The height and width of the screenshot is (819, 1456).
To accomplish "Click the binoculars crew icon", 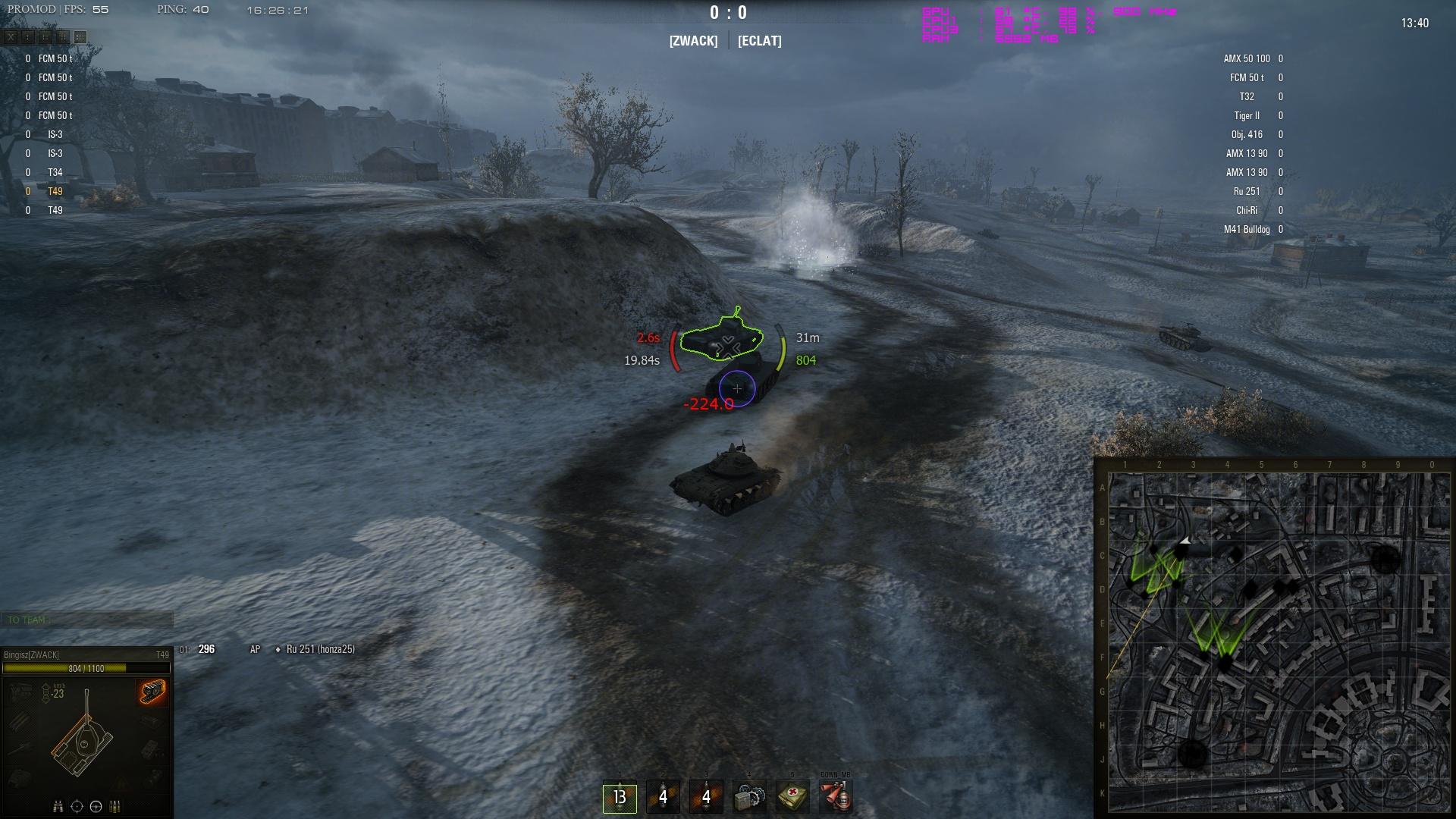I will tap(58, 806).
